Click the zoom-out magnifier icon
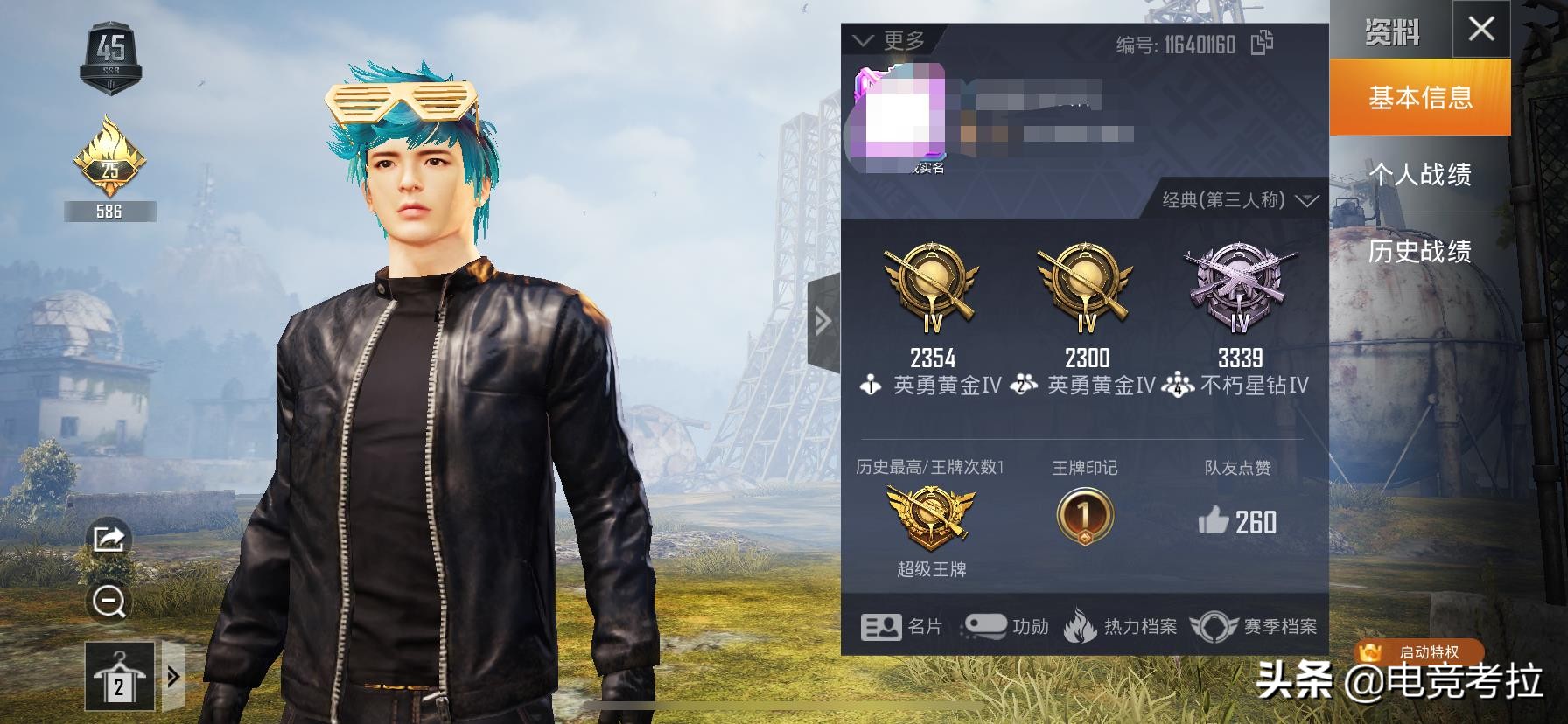The image size is (1568, 724). pyautogui.click(x=108, y=602)
